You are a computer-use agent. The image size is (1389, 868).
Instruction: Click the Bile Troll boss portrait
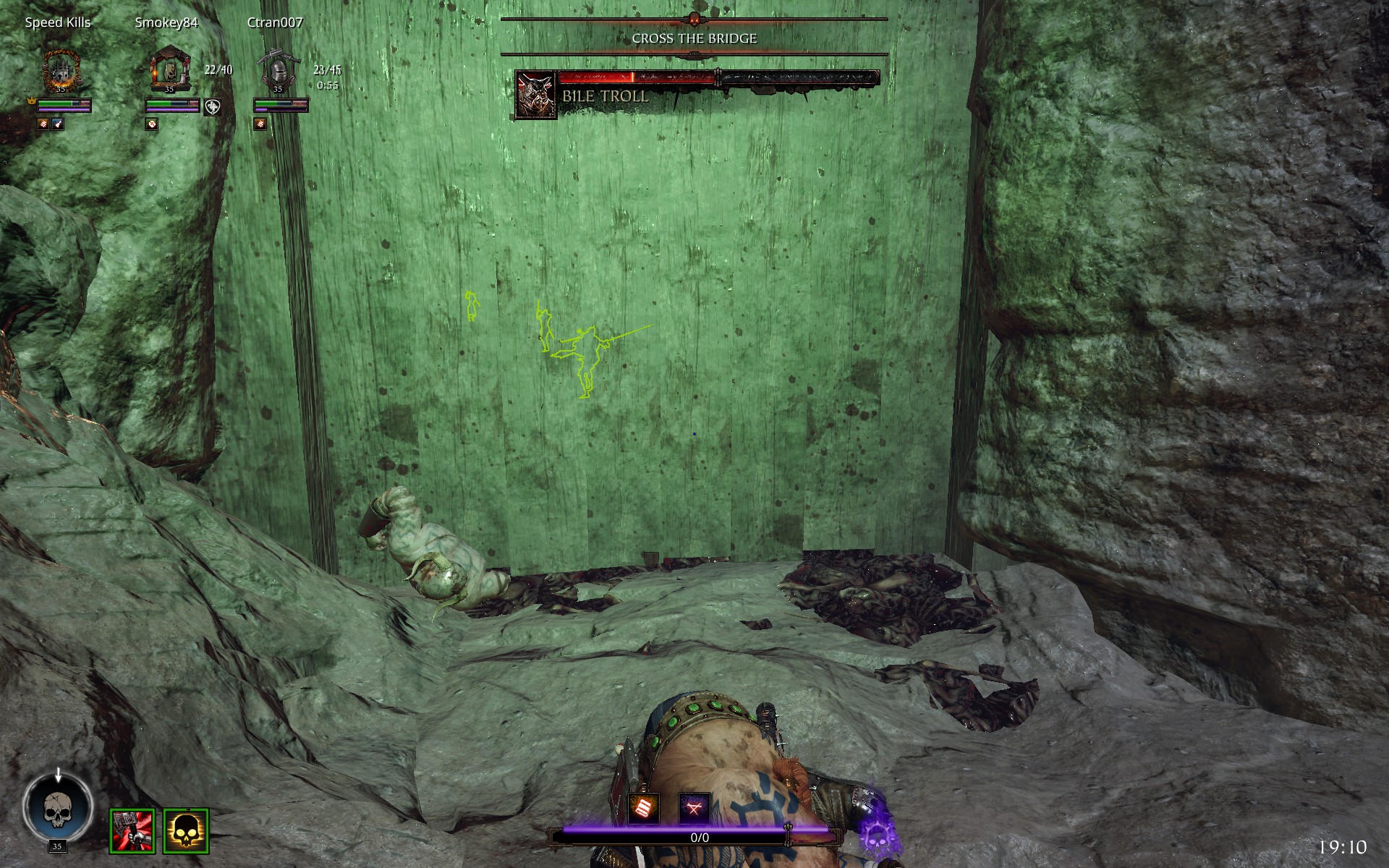[535, 94]
